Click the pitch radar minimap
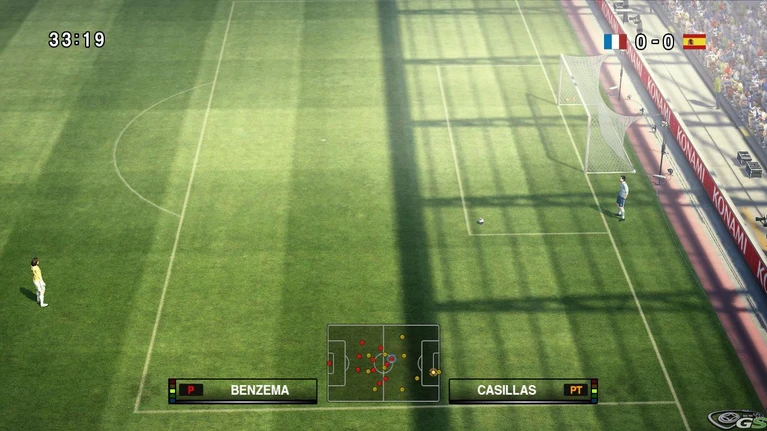The width and height of the screenshot is (767, 431). coord(383,363)
